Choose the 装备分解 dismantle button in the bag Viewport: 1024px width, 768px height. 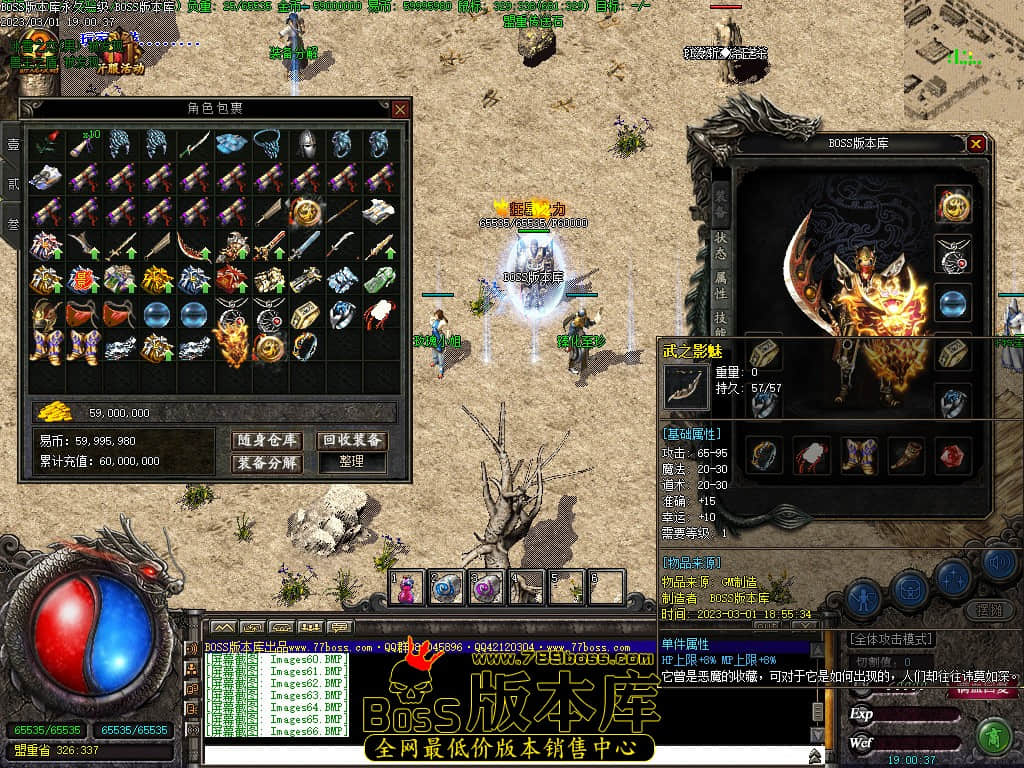click(x=269, y=463)
